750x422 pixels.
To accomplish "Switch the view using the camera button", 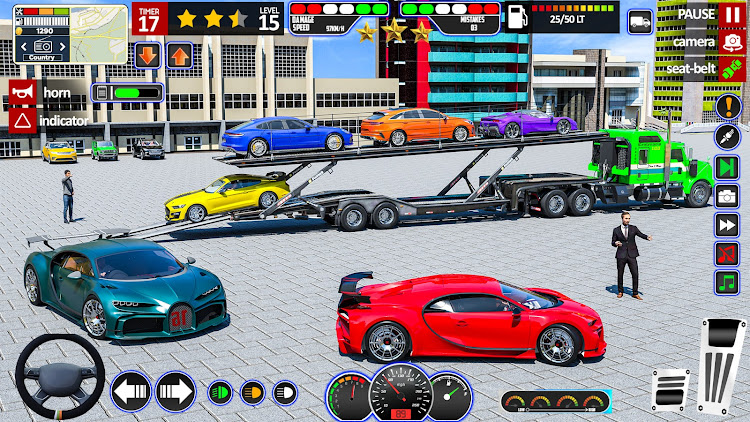I will 727,42.
